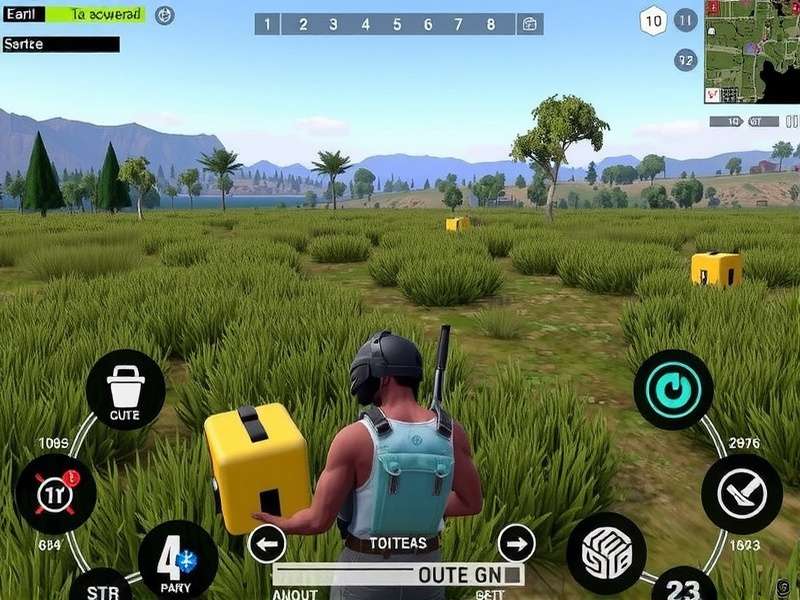
Task: Select hotbar slot number 4
Action: coord(365,24)
